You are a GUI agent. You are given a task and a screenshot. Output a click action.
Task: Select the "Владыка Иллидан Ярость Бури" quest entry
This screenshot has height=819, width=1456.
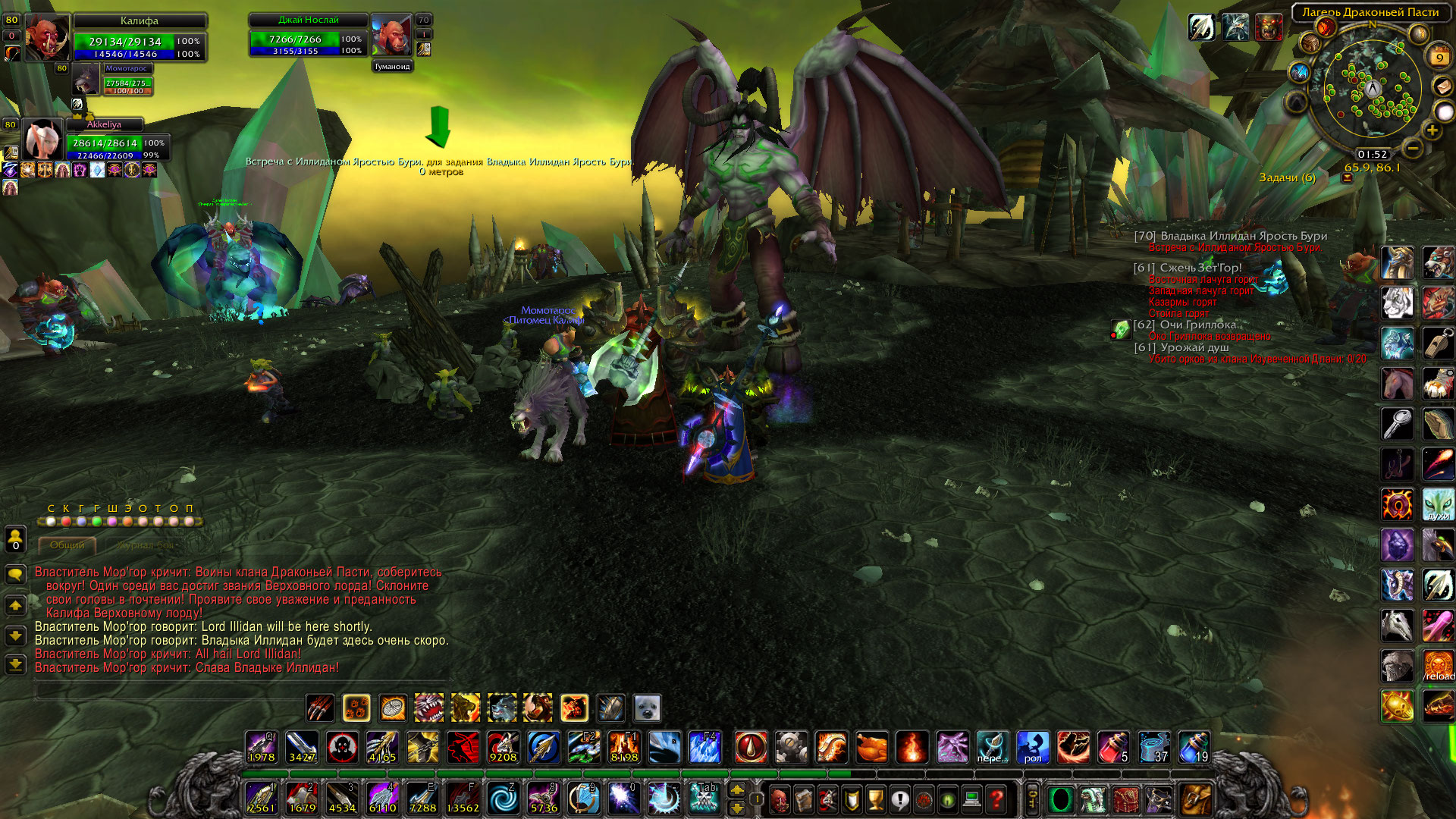click(x=1243, y=236)
